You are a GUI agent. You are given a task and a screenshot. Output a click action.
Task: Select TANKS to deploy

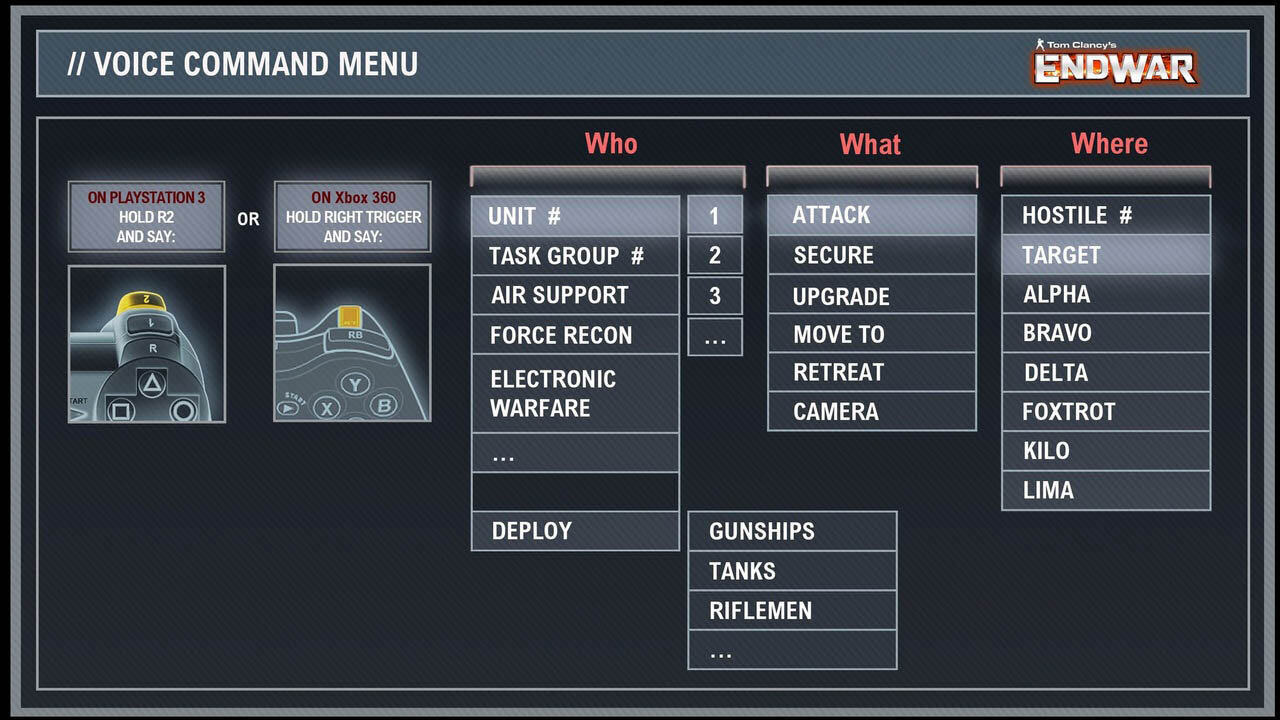point(792,571)
